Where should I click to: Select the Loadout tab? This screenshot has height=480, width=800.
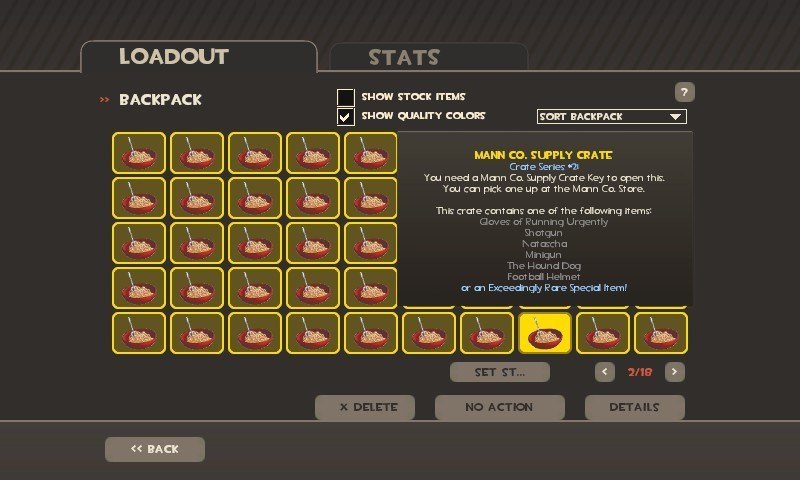pos(198,57)
